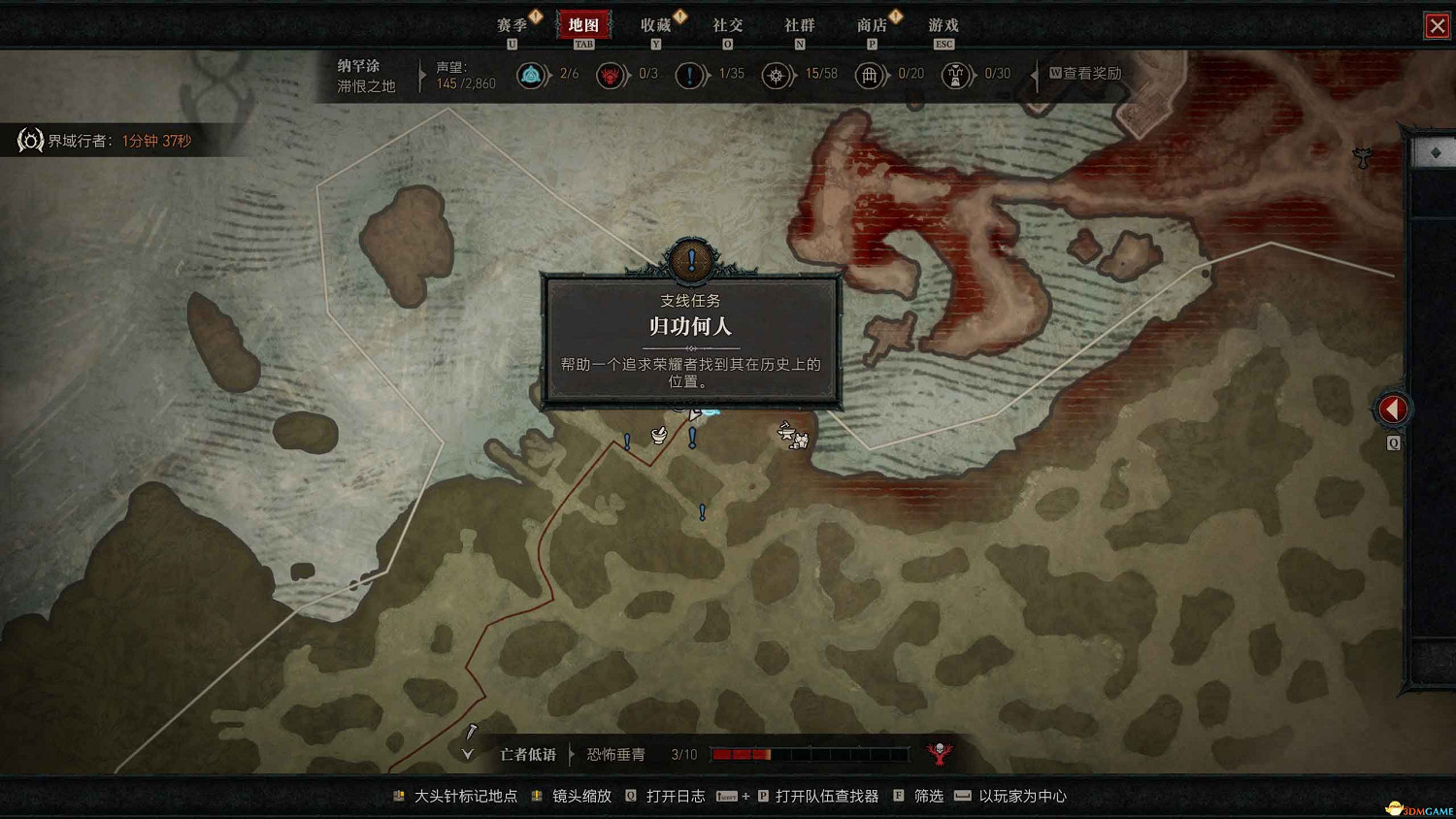The width and height of the screenshot is (1456, 819).
Task: Click 以玩家为中心 to center on player
Action: click(x=1025, y=795)
